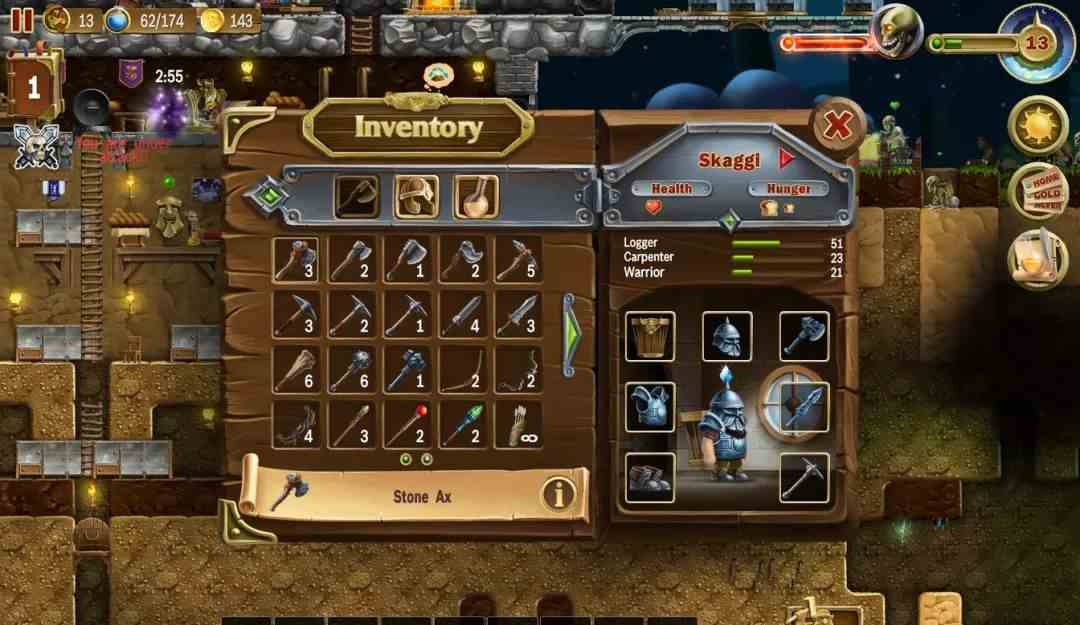Select the equipped spear in round slot

(x=794, y=405)
